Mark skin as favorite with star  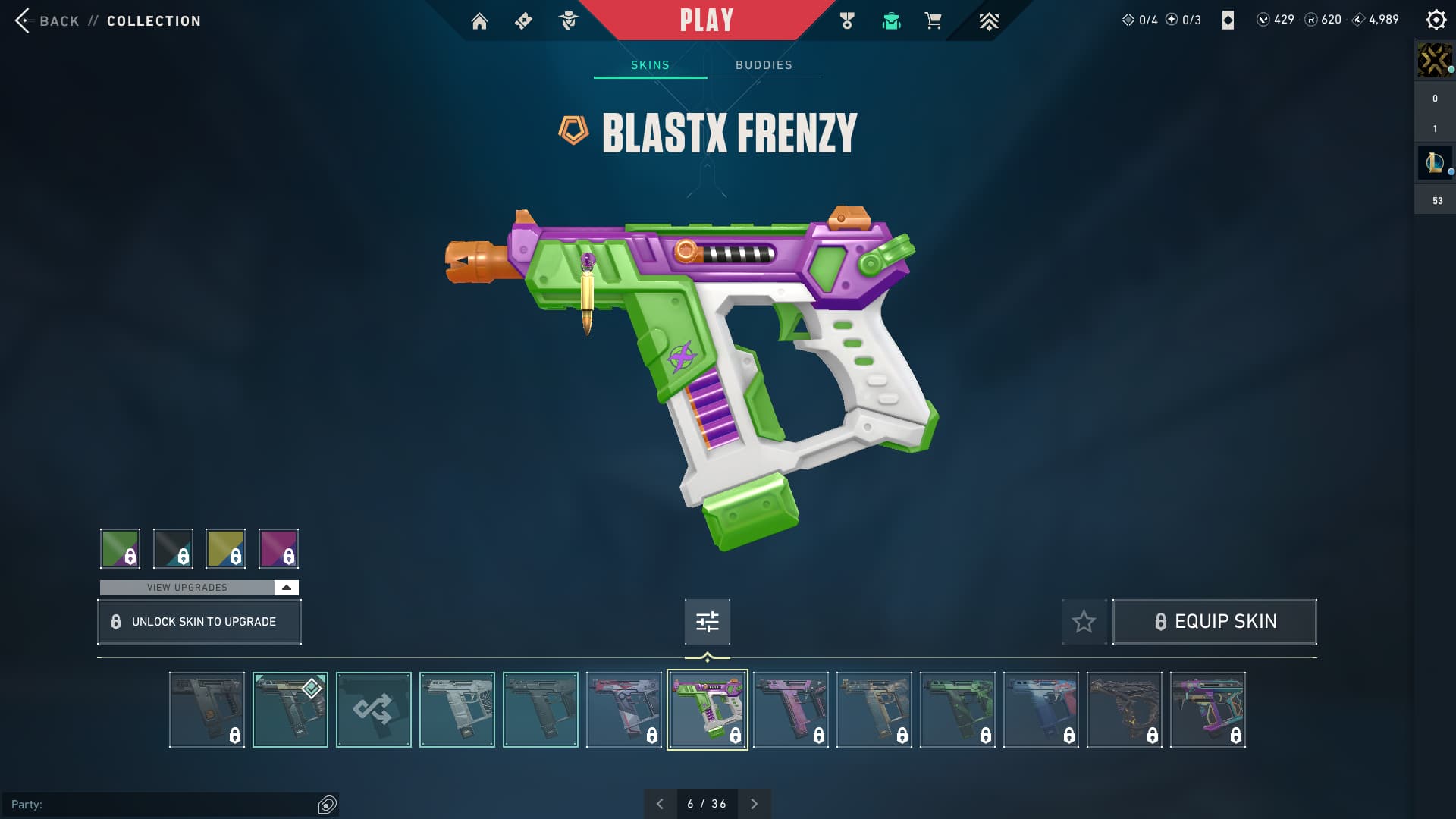[1084, 622]
